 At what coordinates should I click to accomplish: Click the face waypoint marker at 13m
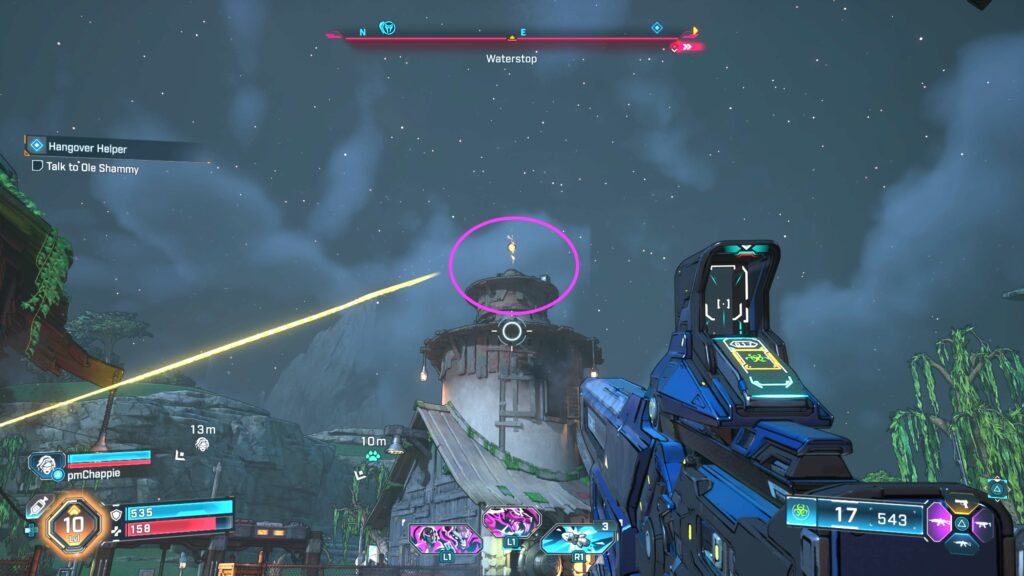(x=203, y=444)
